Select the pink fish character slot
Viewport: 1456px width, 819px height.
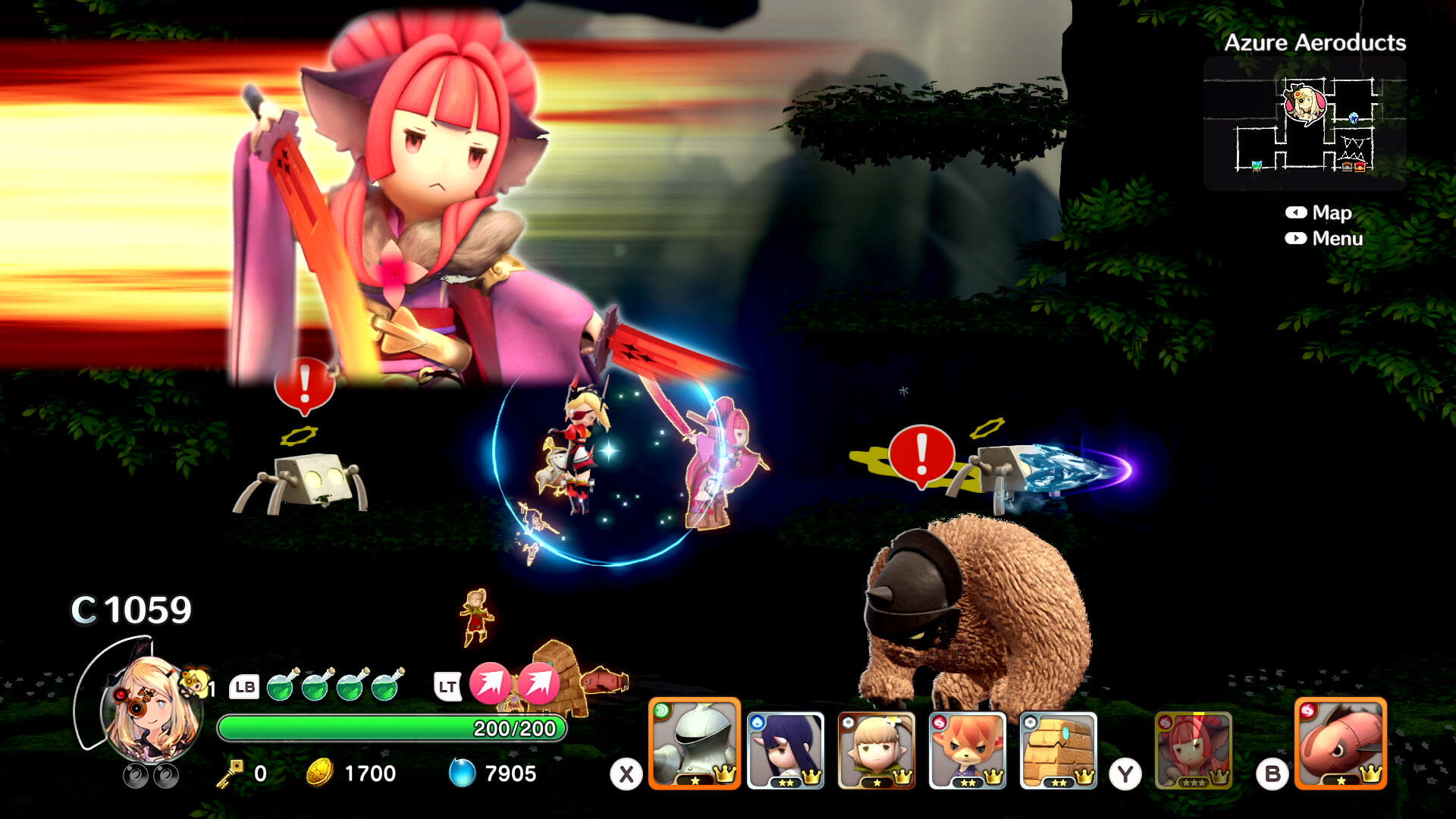tap(1341, 744)
